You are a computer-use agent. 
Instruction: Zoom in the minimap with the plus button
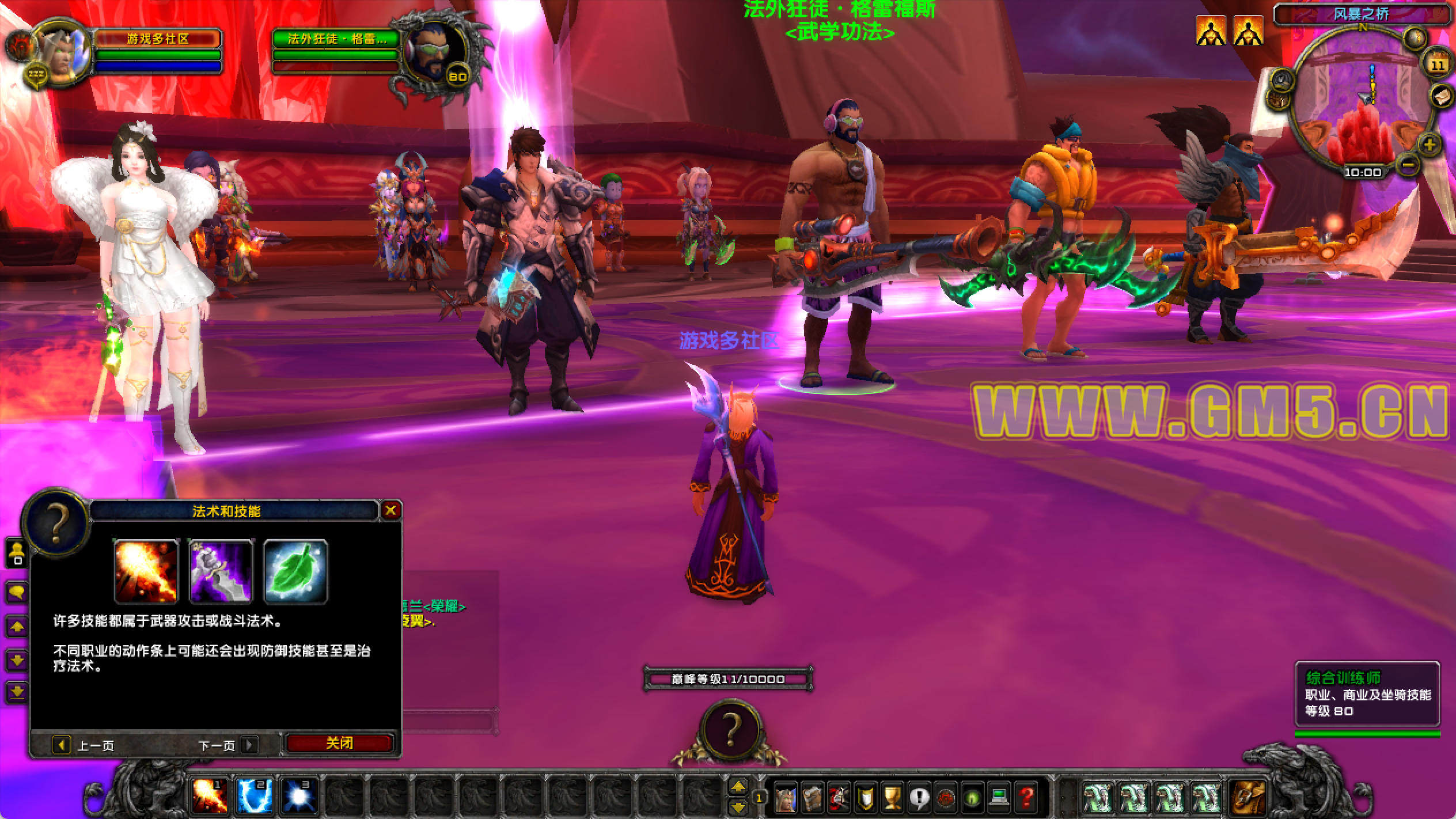[1429, 144]
